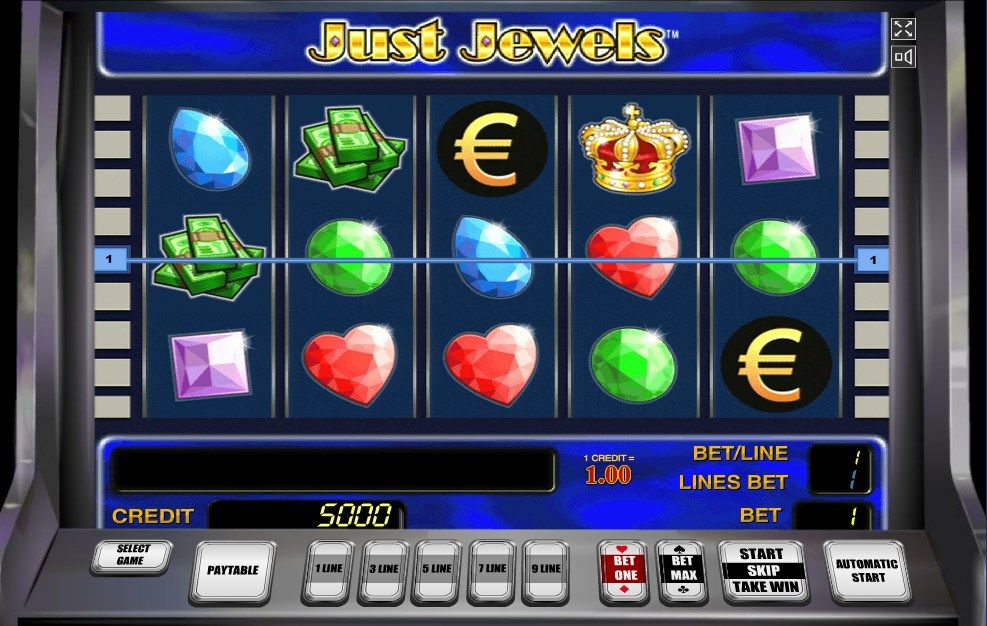
Task: Toggle fullscreen mode icon
Action: (x=903, y=29)
